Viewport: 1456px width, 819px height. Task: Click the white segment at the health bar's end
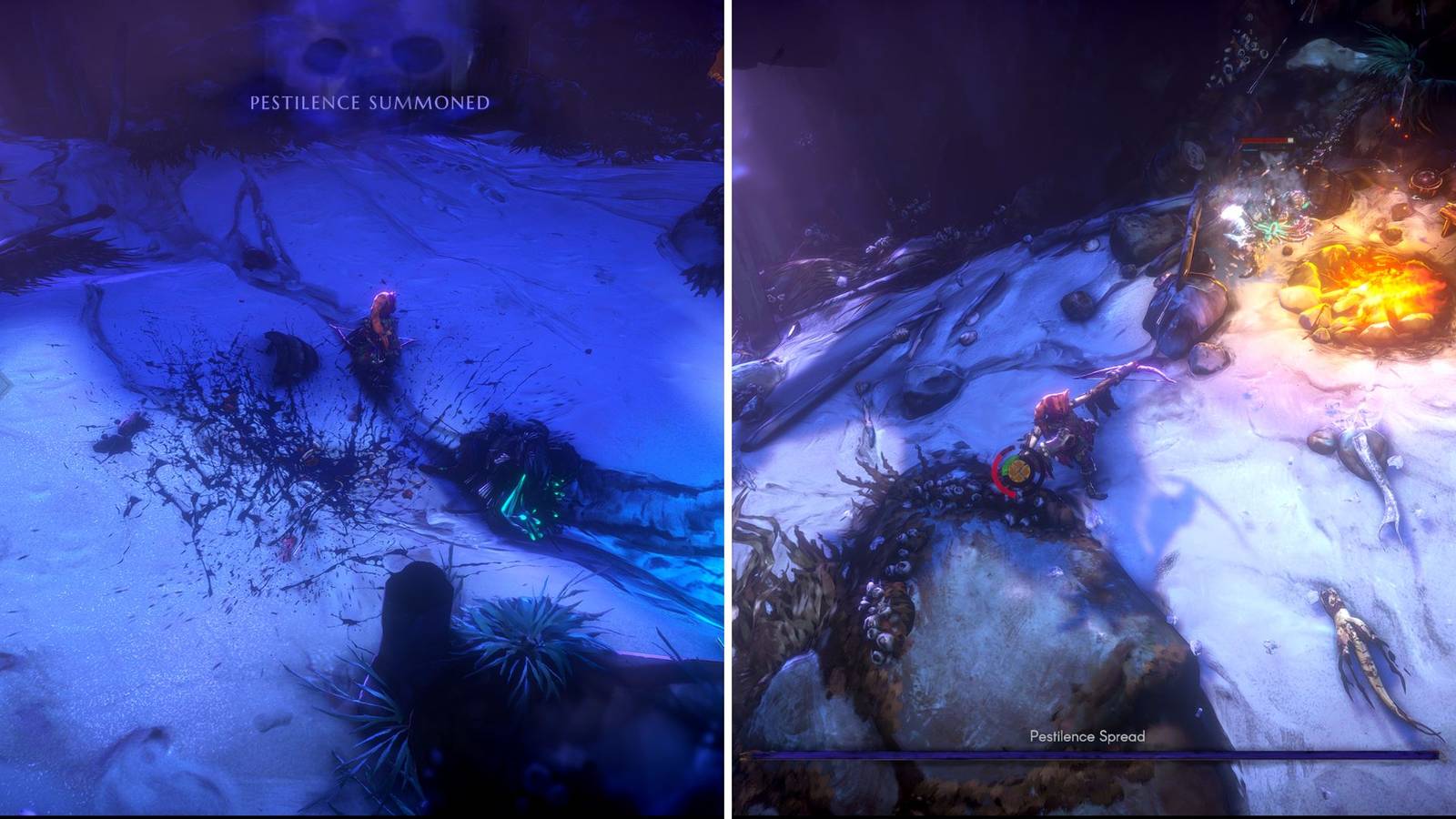click(1290, 140)
